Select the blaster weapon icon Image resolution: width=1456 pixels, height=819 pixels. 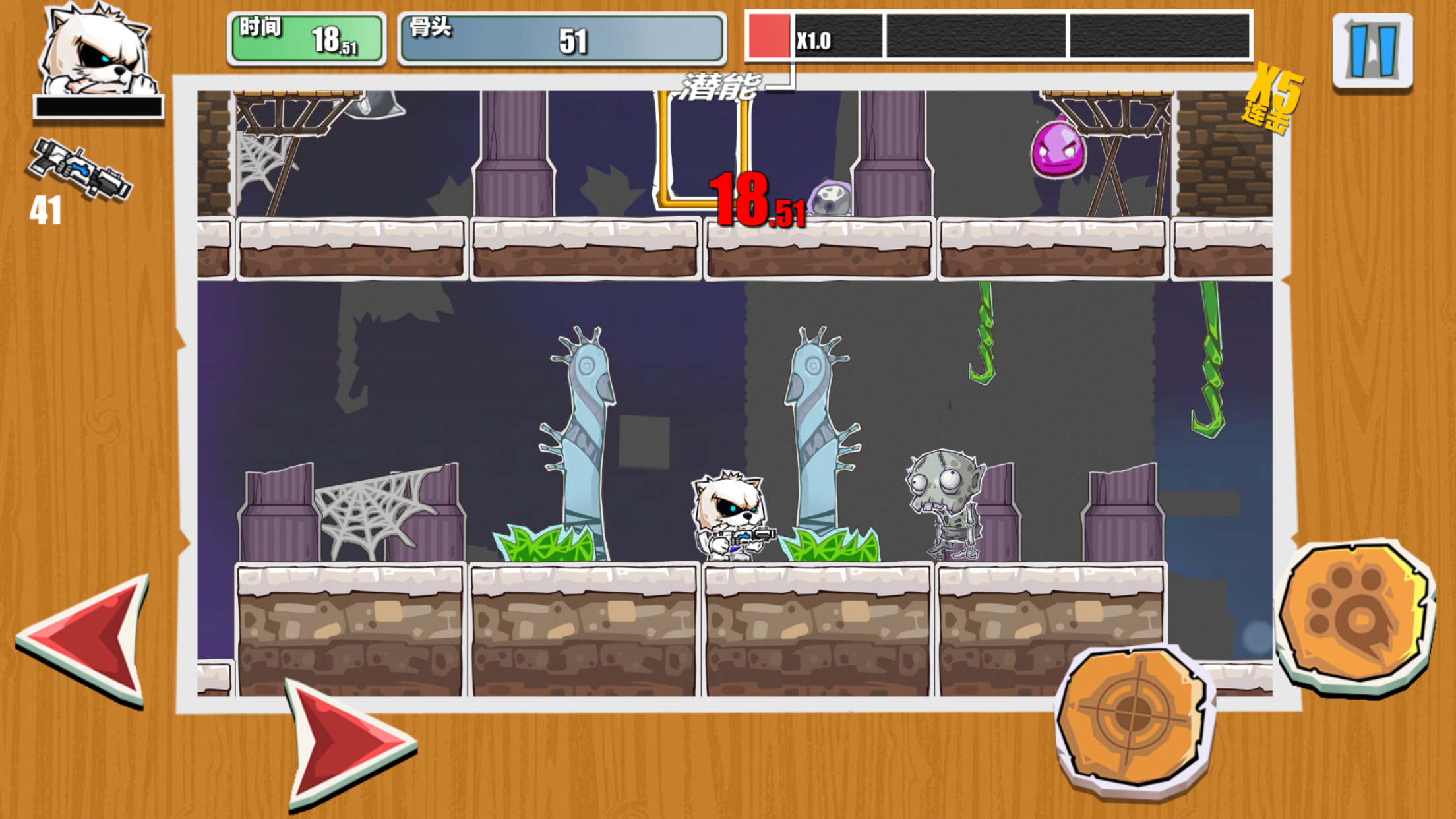(x=79, y=169)
